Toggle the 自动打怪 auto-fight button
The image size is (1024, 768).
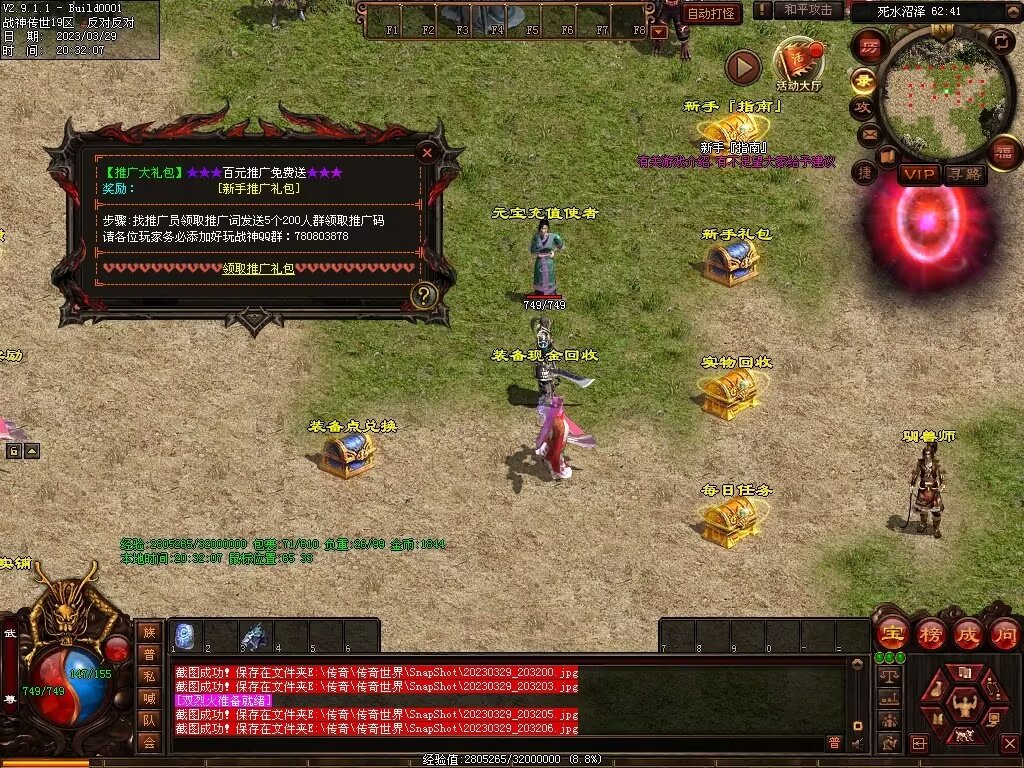pyautogui.click(x=712, y=13)
